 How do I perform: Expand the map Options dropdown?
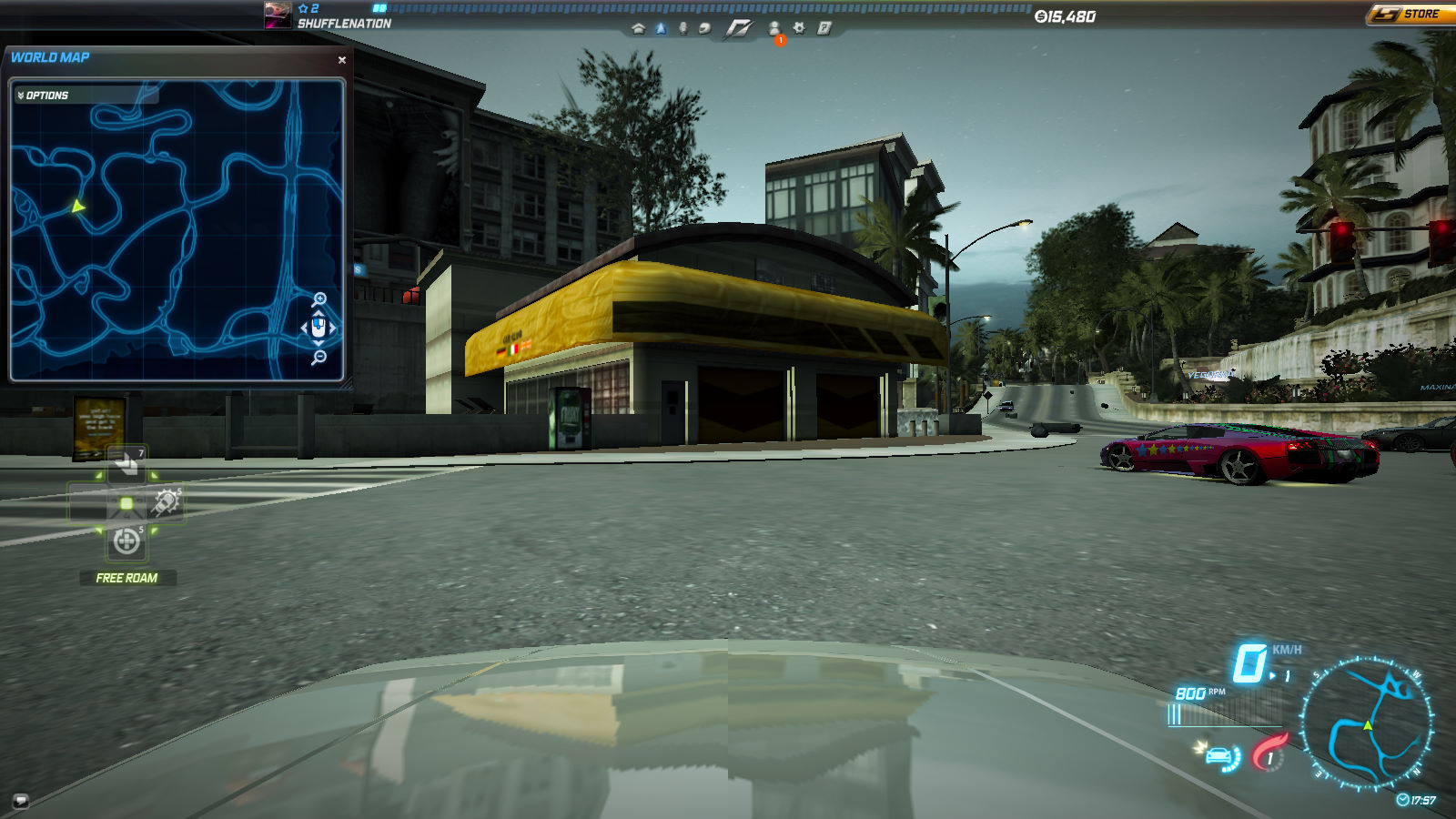[x=45, y=96]
